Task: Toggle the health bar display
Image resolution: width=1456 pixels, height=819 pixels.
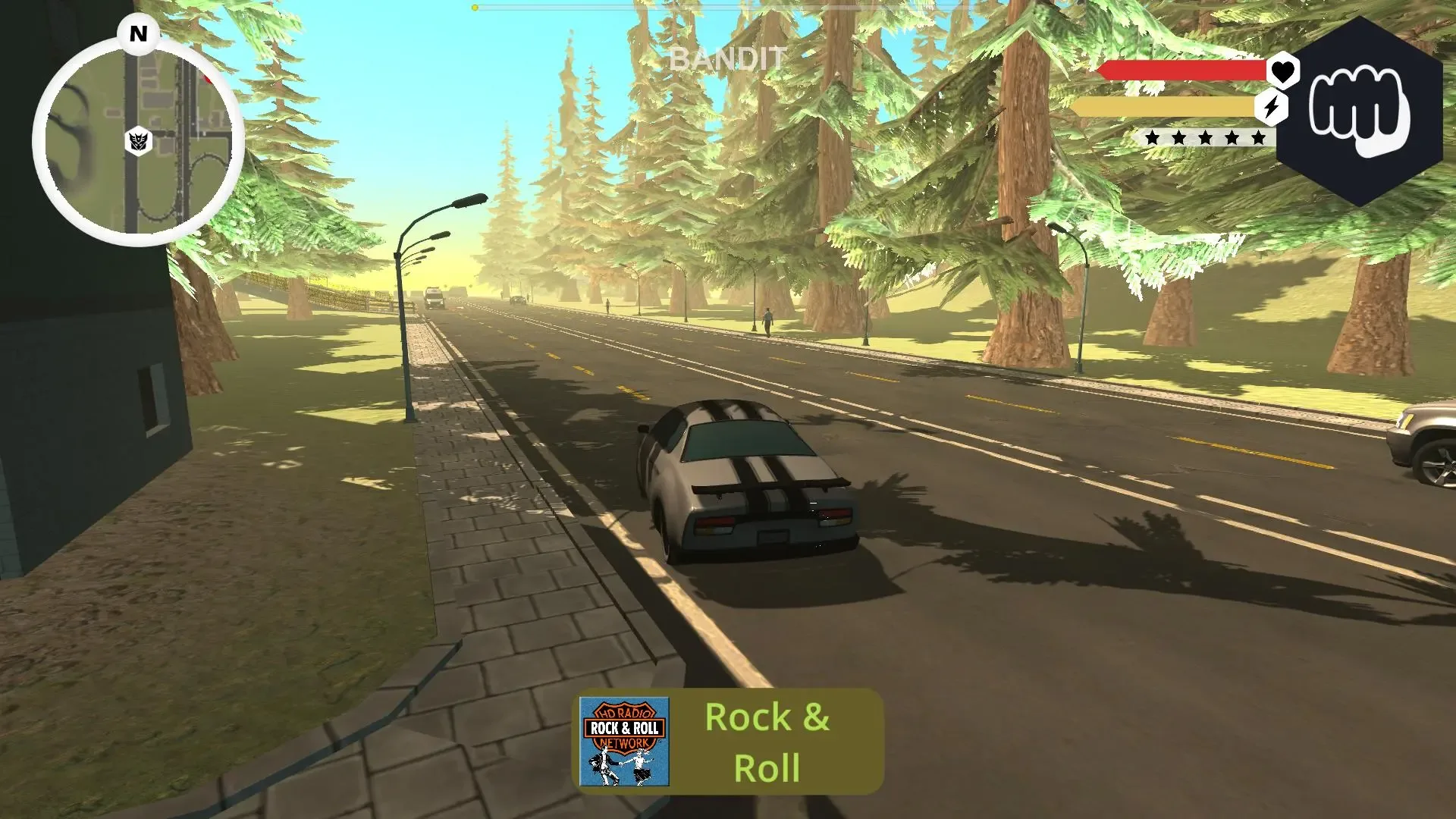Action: pos(1183,72)
